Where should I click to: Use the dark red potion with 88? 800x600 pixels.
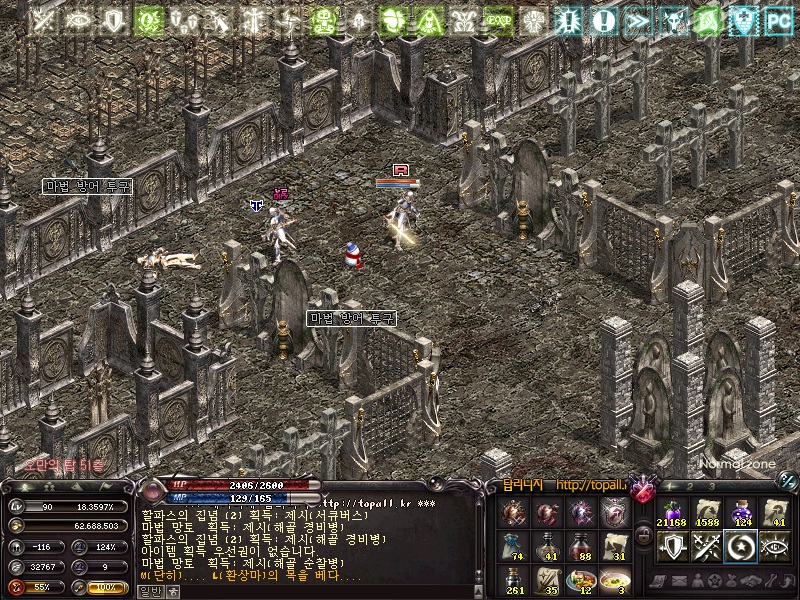tap(581, 547)
